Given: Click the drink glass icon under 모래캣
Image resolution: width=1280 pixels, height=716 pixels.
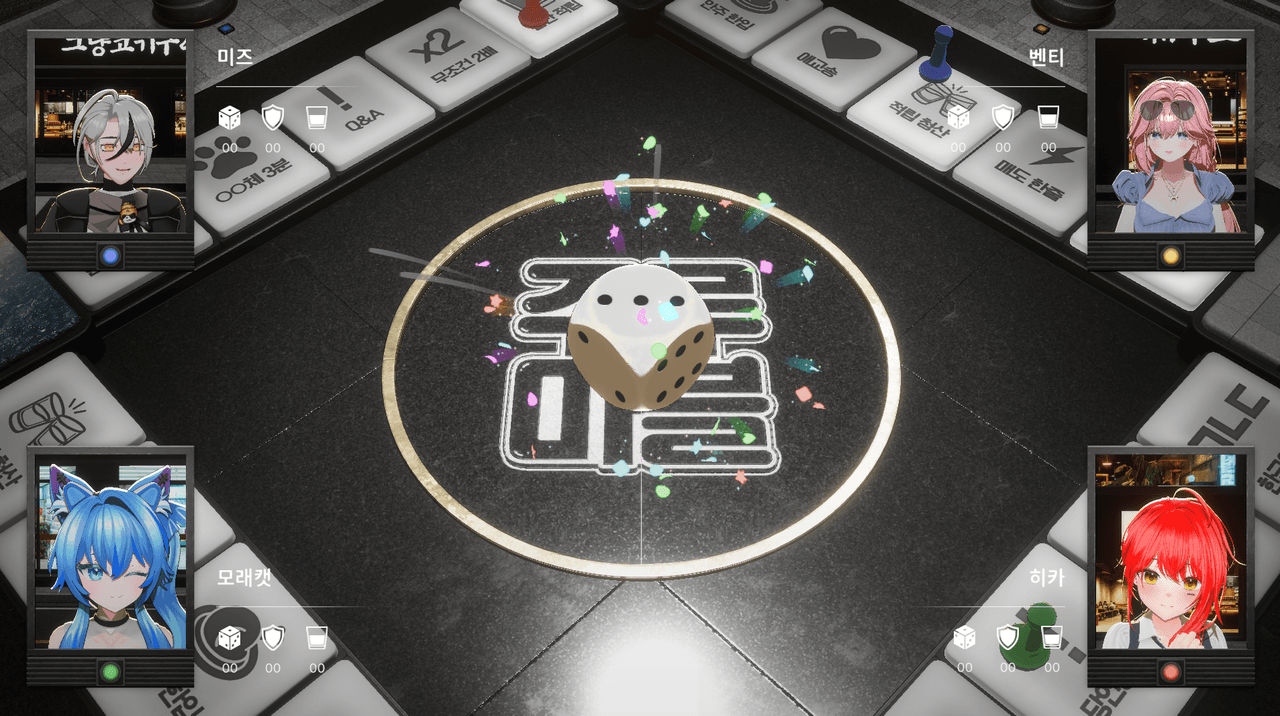Looking at the screenshot, I should [x=317, y=637].
